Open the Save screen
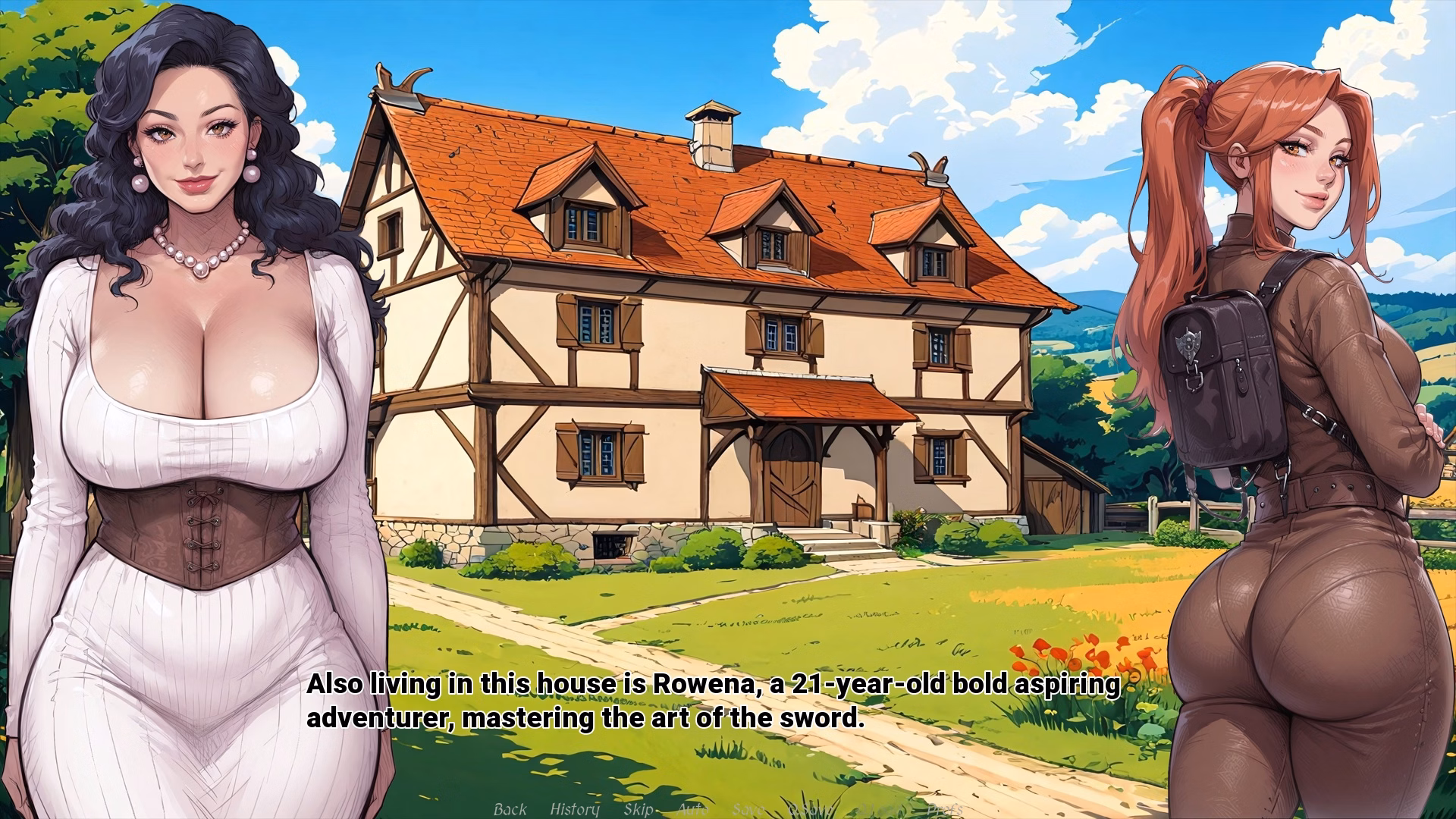 748,809
